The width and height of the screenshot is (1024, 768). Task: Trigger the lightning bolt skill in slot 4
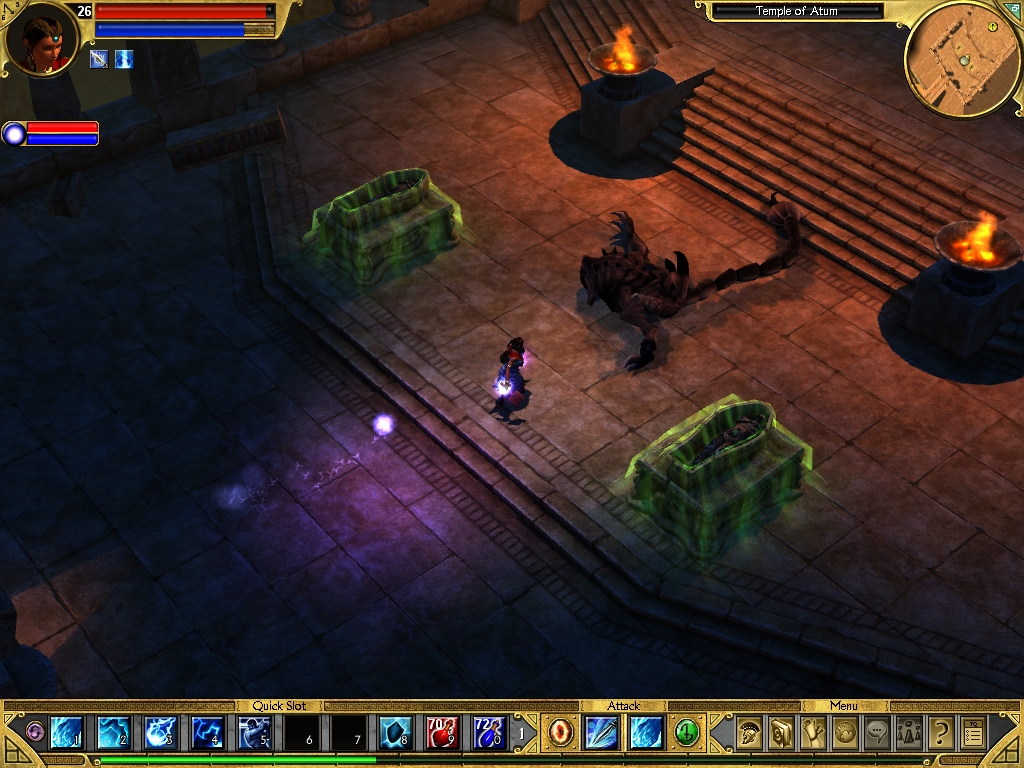click(207, 733)
